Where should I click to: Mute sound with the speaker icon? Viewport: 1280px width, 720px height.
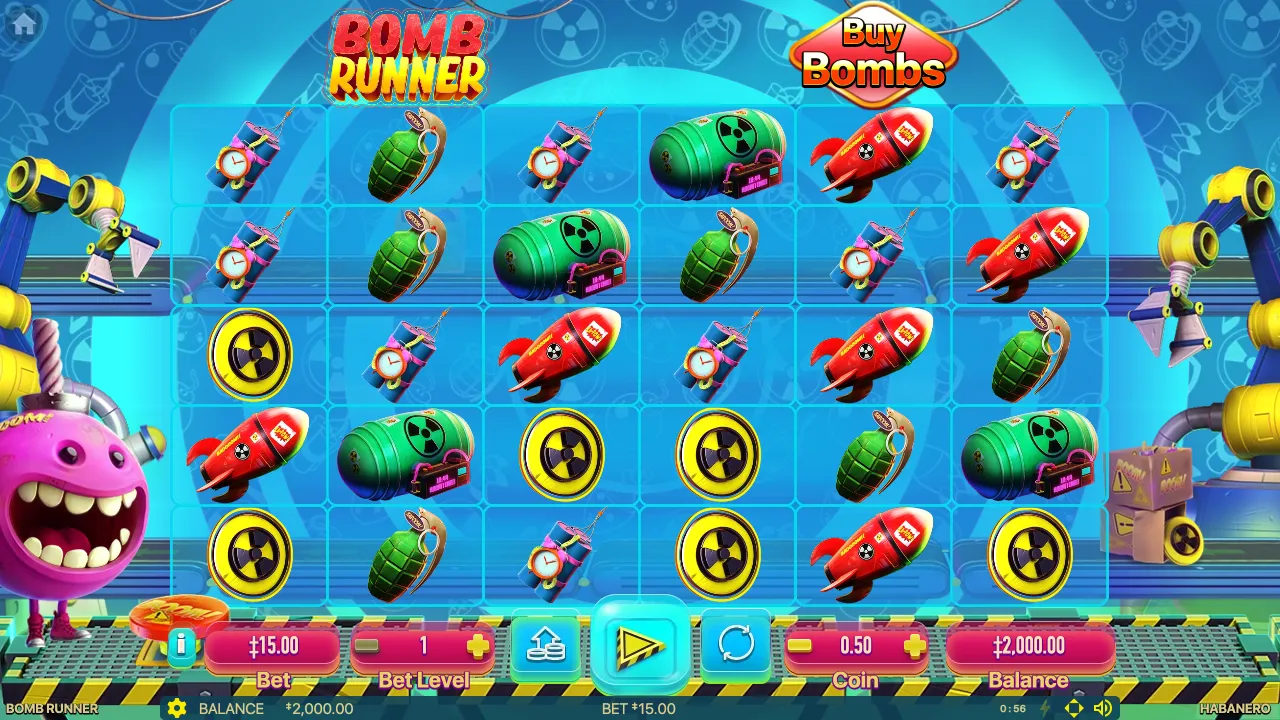tap(1104, 708)
